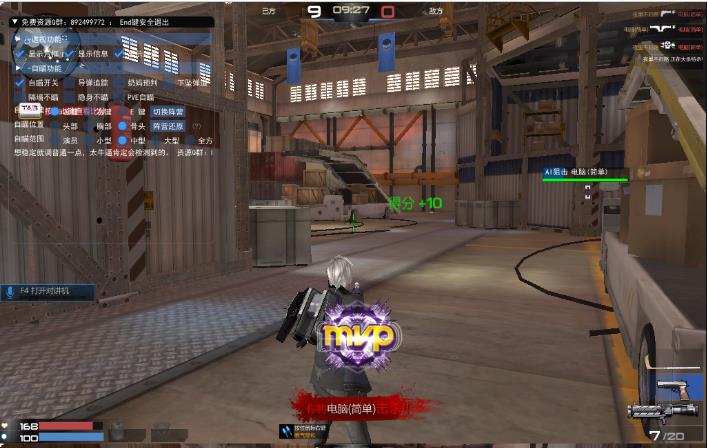Enable the 隔墙不瞄 checkbox
This screenshot has height=448, width=707.
point(20,97)
